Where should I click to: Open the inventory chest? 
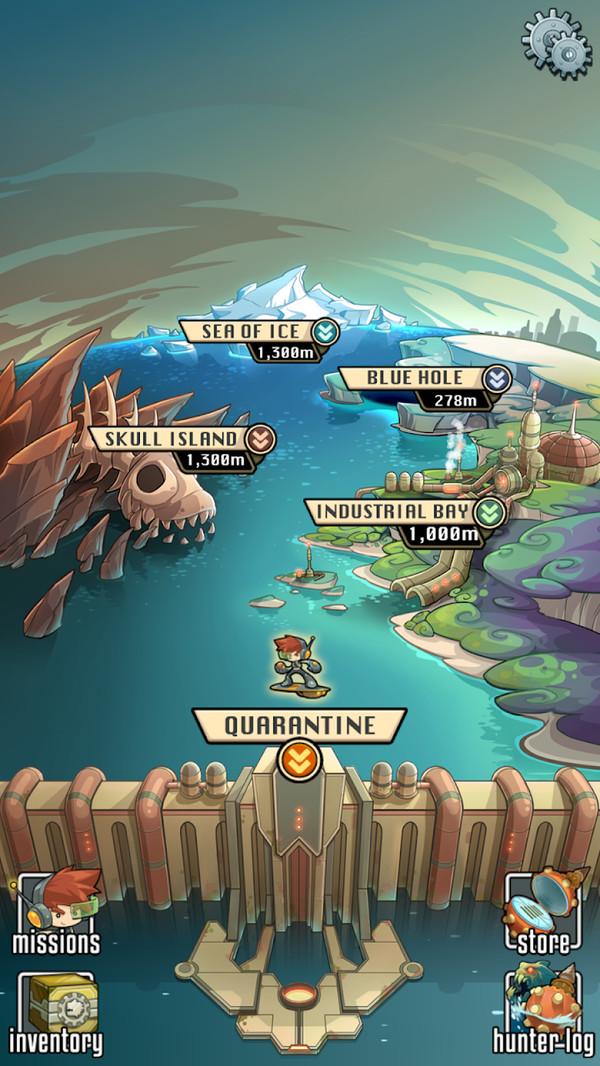(56, 1013)
